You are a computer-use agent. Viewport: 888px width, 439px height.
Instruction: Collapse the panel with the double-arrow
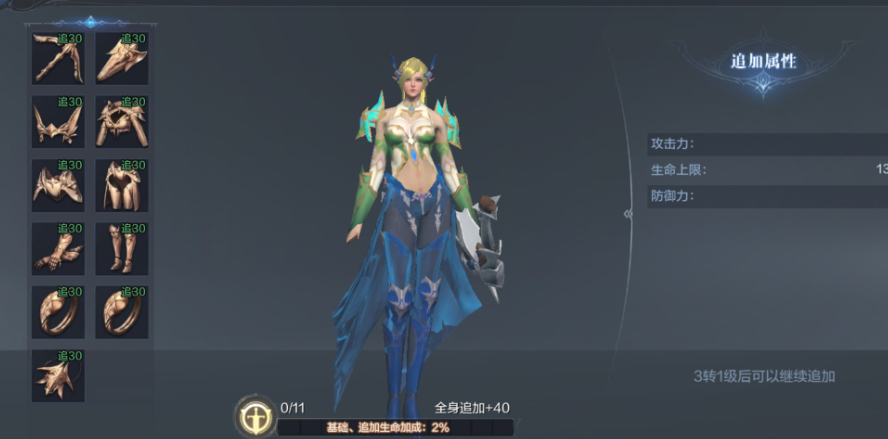(629, 214)
